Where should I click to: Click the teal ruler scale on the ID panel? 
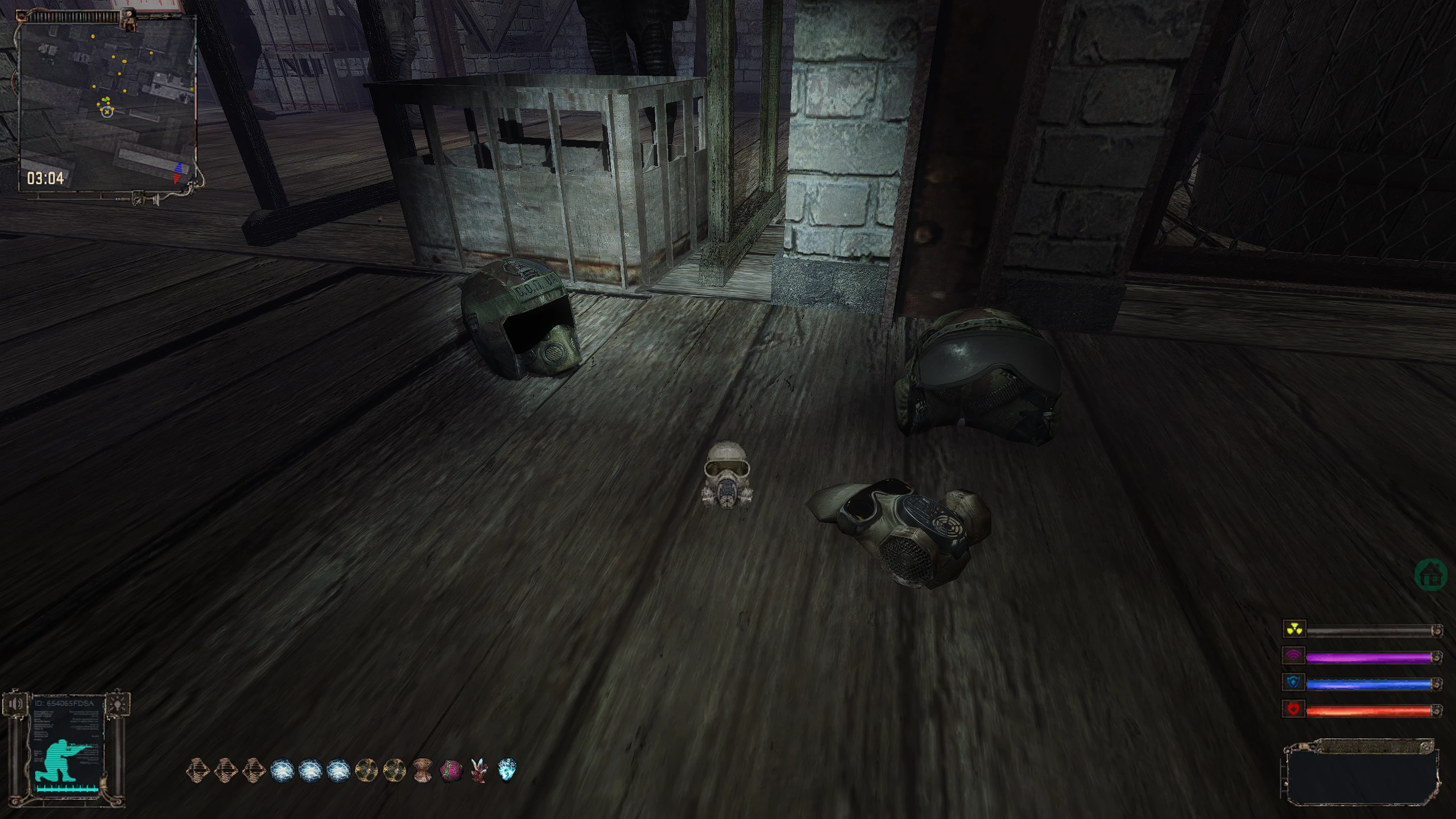coord(67,789)
